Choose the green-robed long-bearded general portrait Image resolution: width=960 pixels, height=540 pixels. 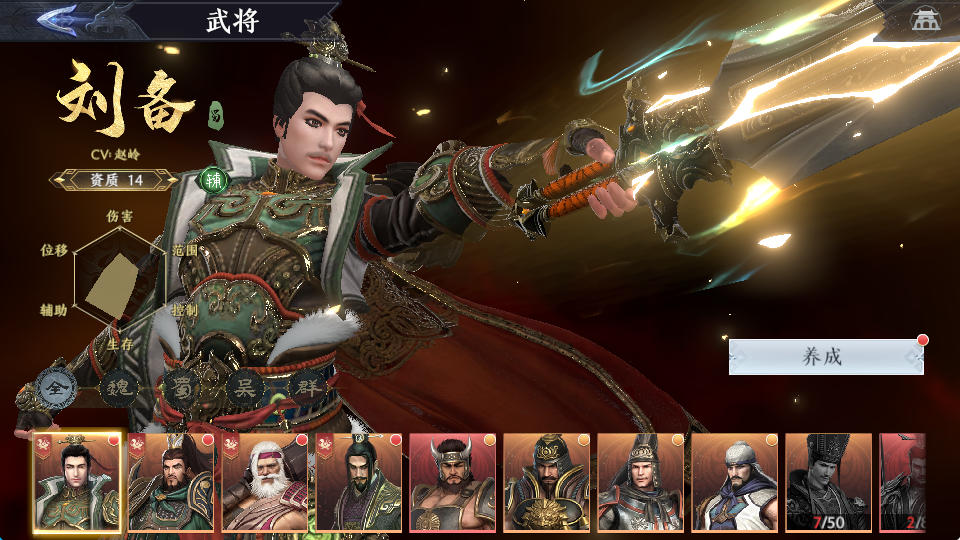tap(170, 482)
